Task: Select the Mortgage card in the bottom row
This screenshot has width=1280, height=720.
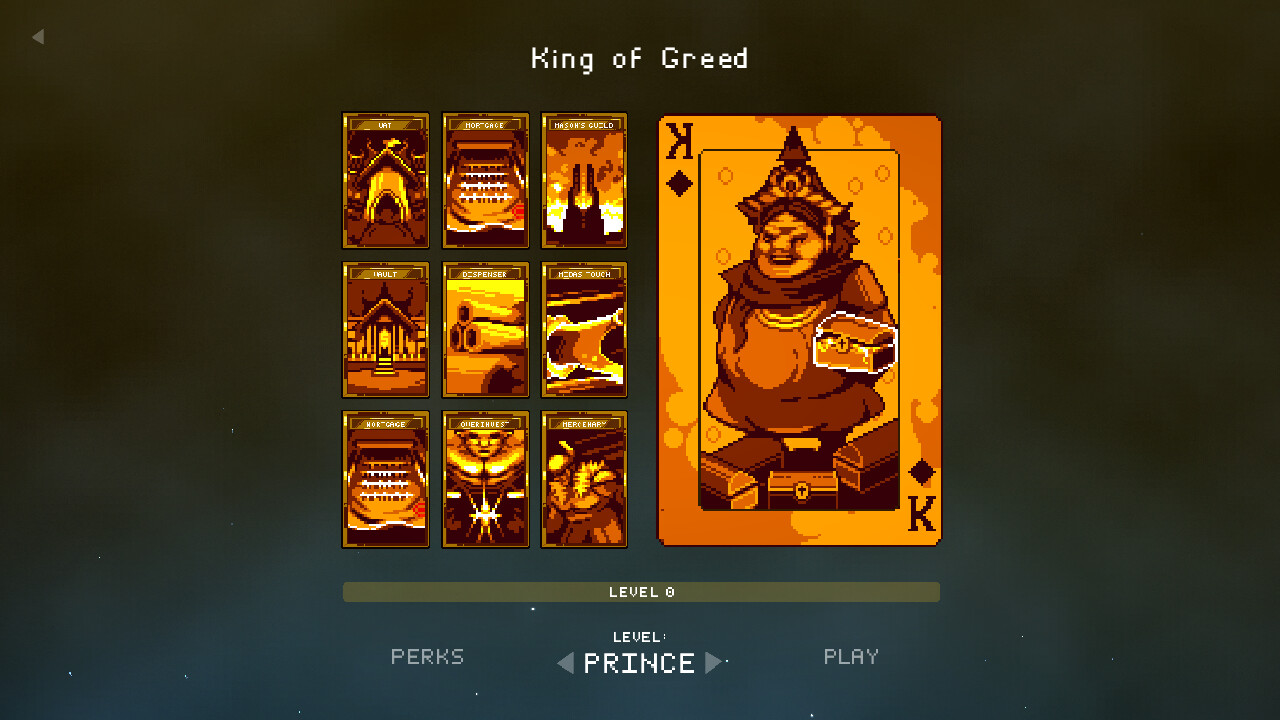Action: click(x=385, y=480)
